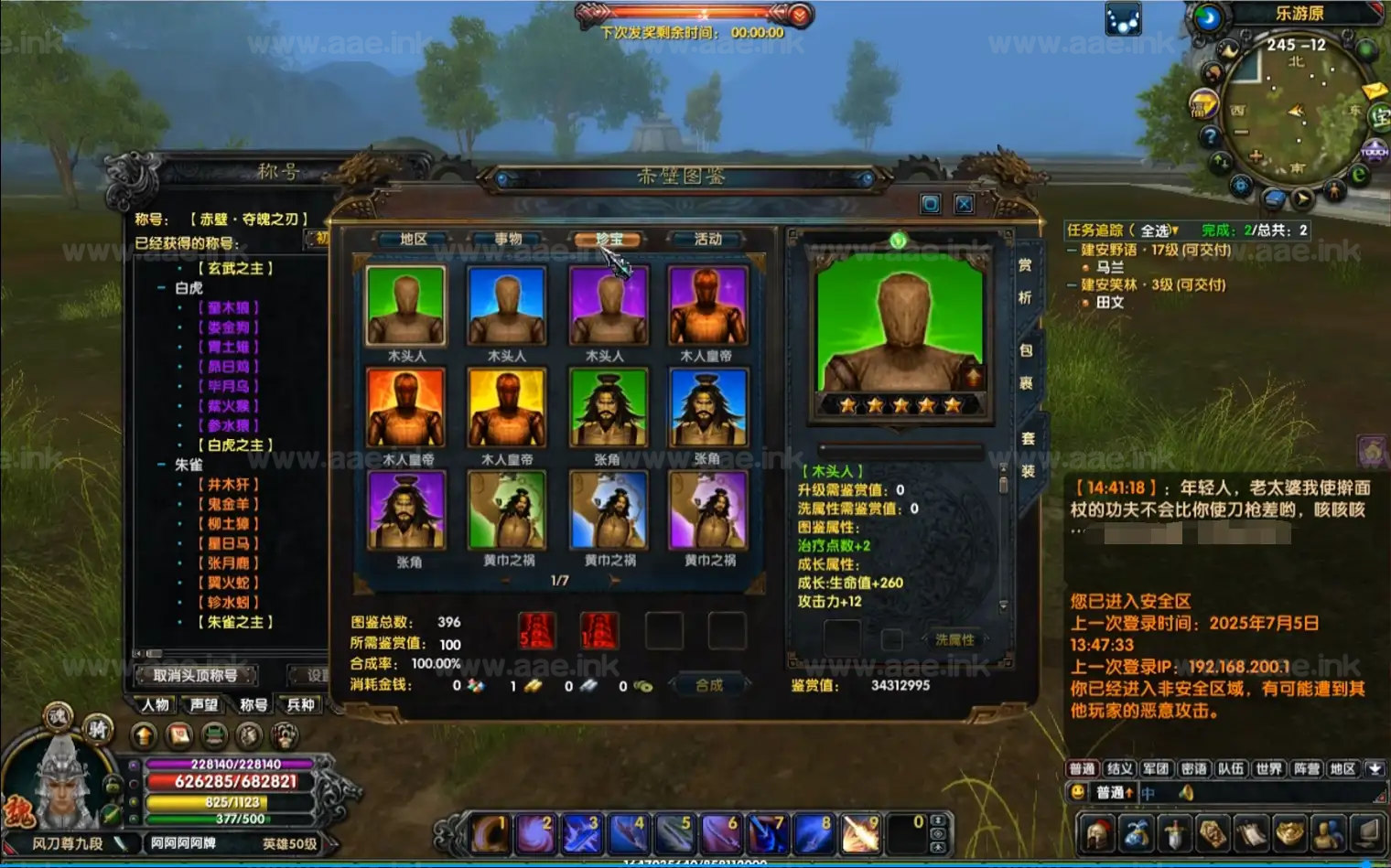
Task: Click the green 宝 treasure icon beside the minimap
Action: [x=1380, y=117]
